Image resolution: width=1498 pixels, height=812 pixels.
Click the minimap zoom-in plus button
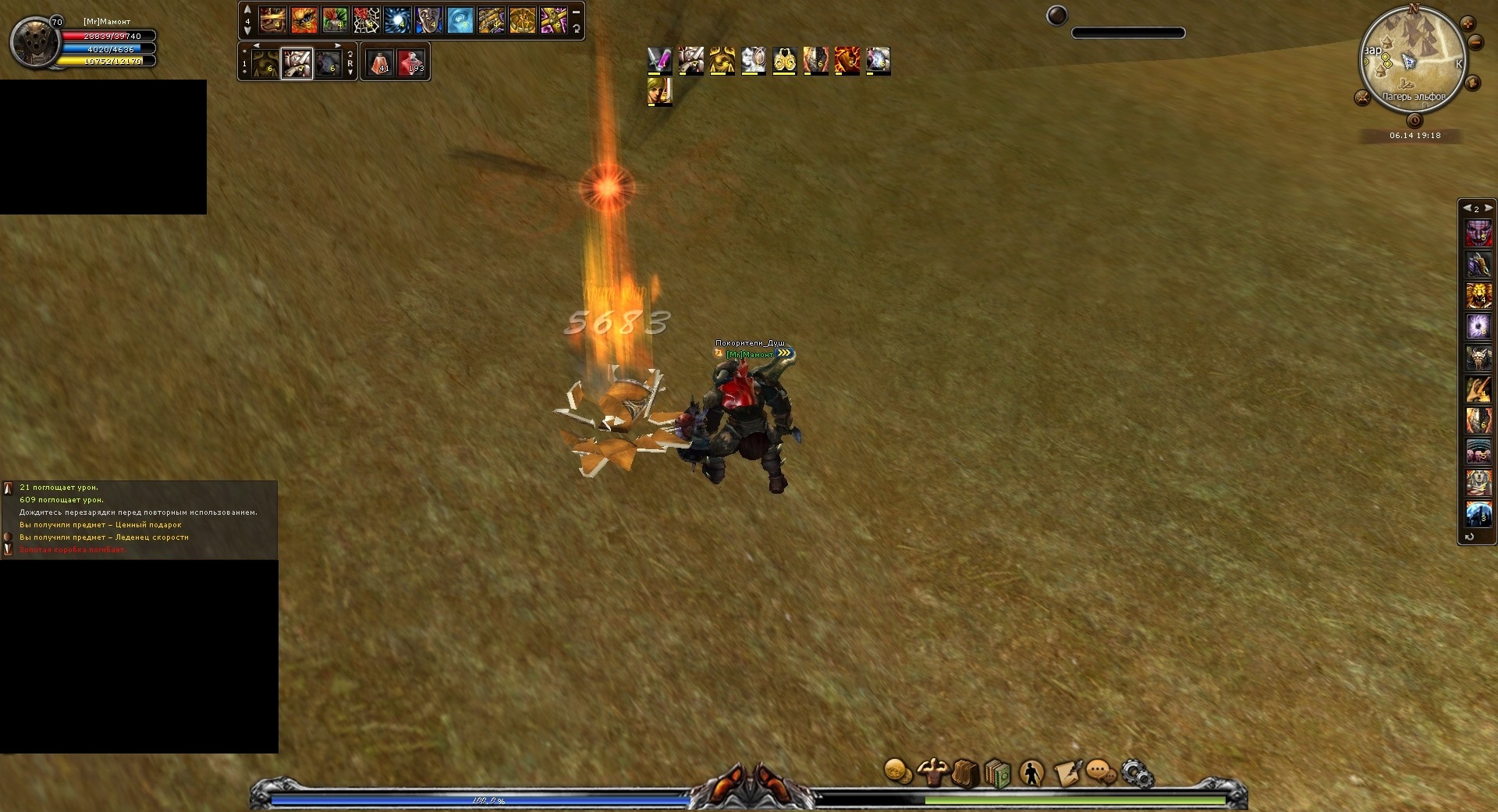pyautogui.click(x=1468, y=23)
